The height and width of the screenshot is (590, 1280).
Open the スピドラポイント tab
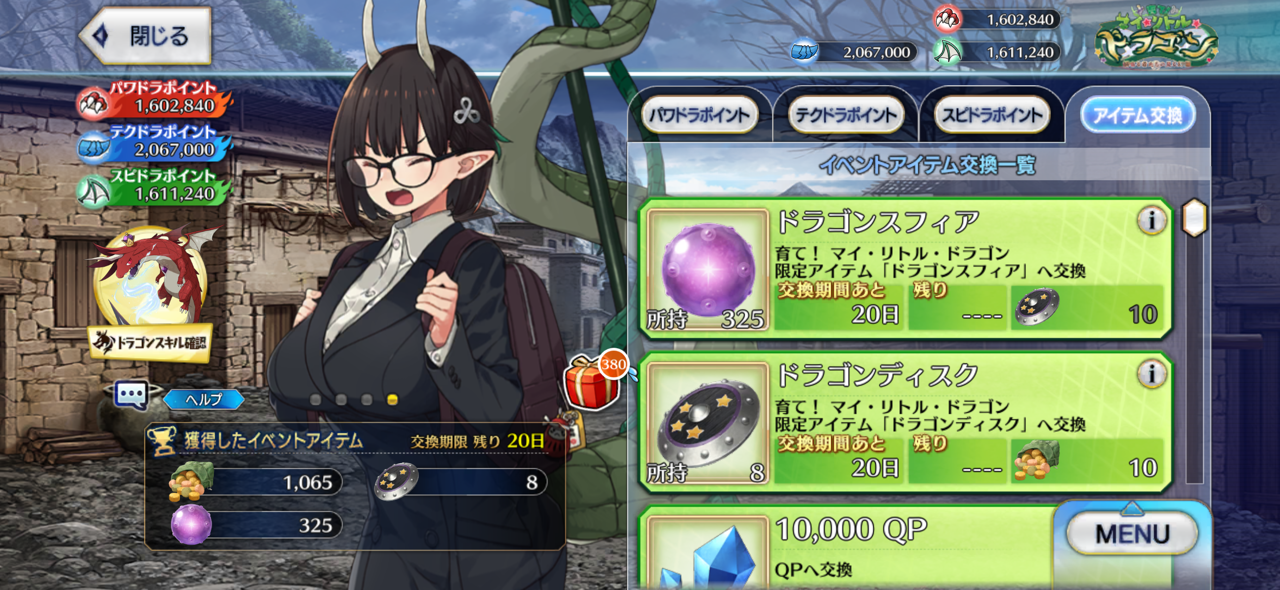click(x=991, y=115)
